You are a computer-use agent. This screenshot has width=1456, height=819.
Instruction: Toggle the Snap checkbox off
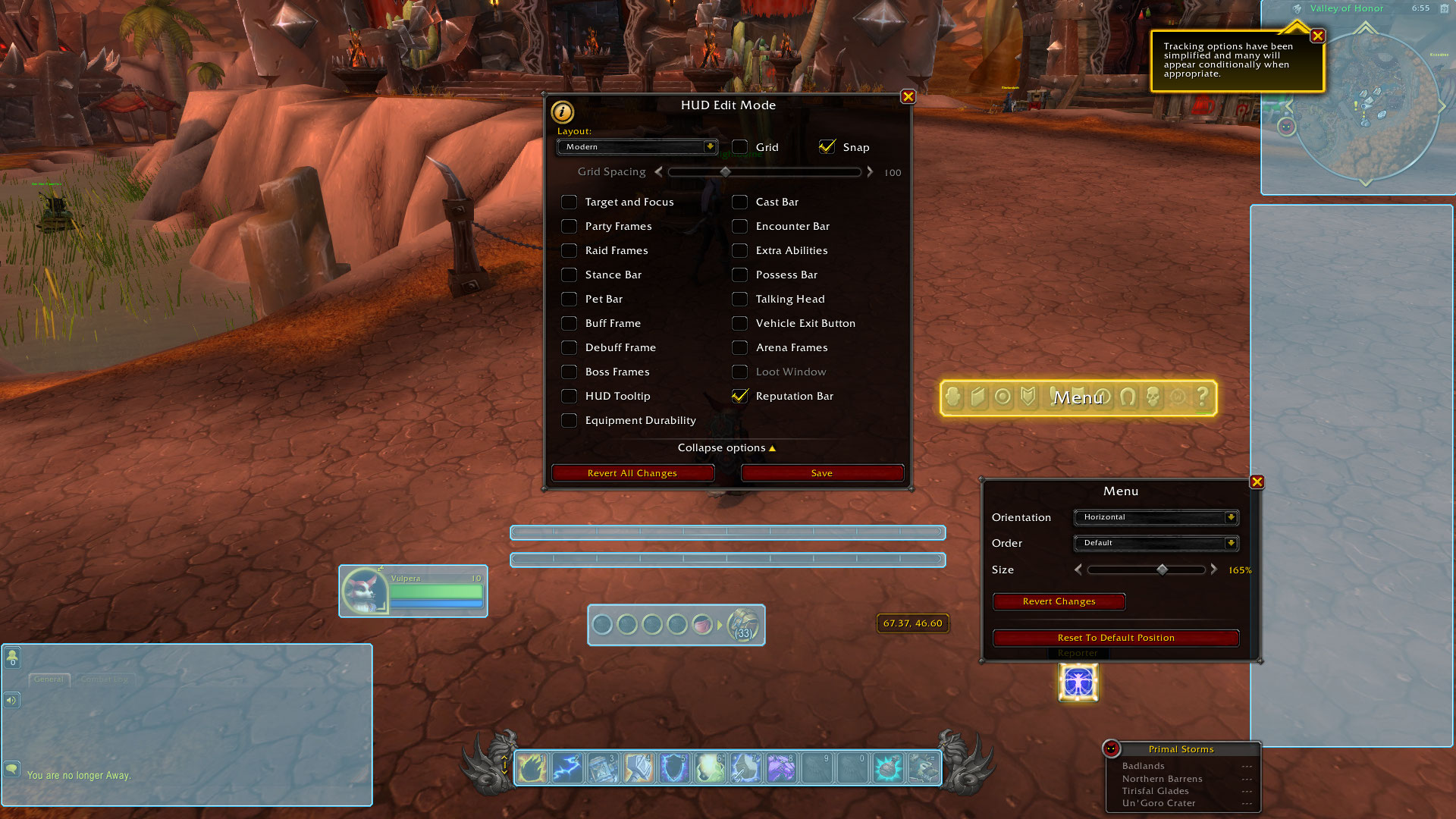point(827,147)
